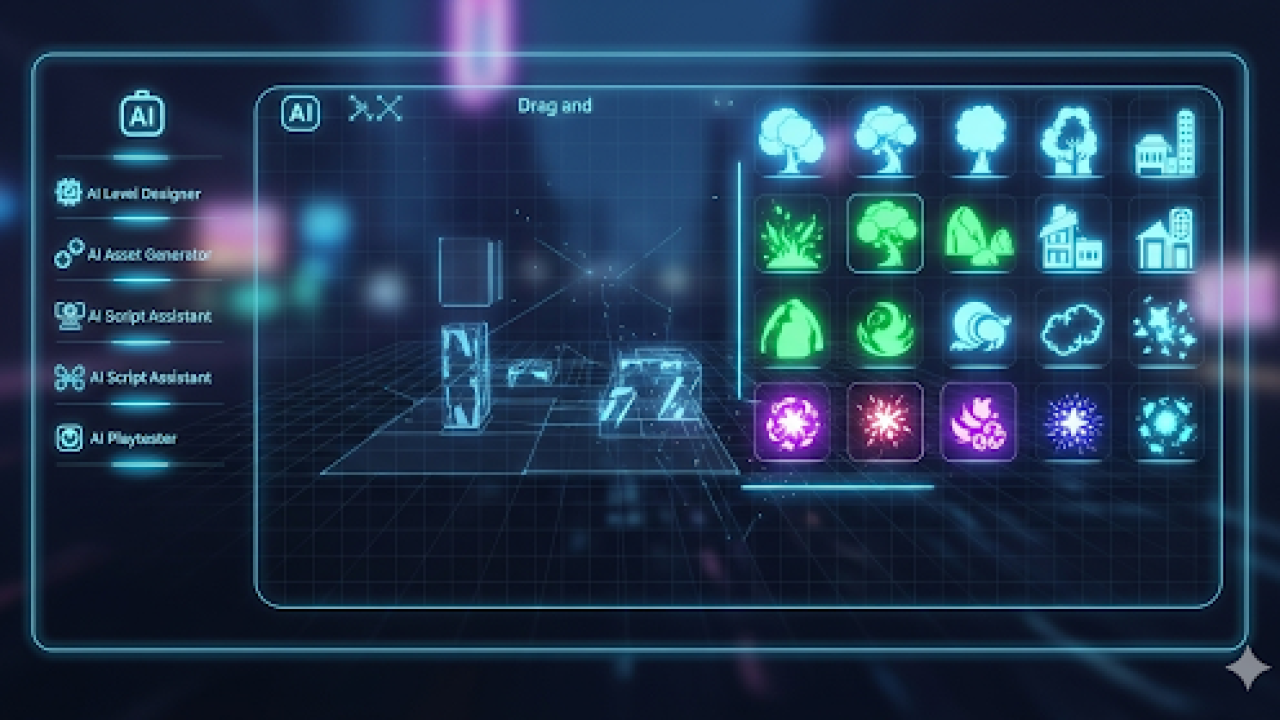Image resolution: width=1280 pixels, height=720 pixels.
Task: Choose the dark blue sparkle burst effect
Action: click(x=1072, y=422)
